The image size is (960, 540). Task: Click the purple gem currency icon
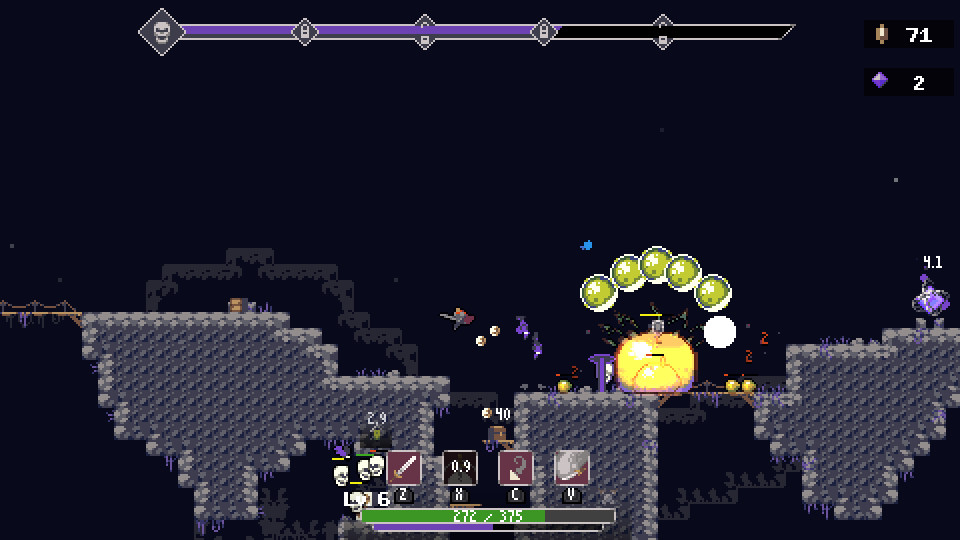point(880,81)
